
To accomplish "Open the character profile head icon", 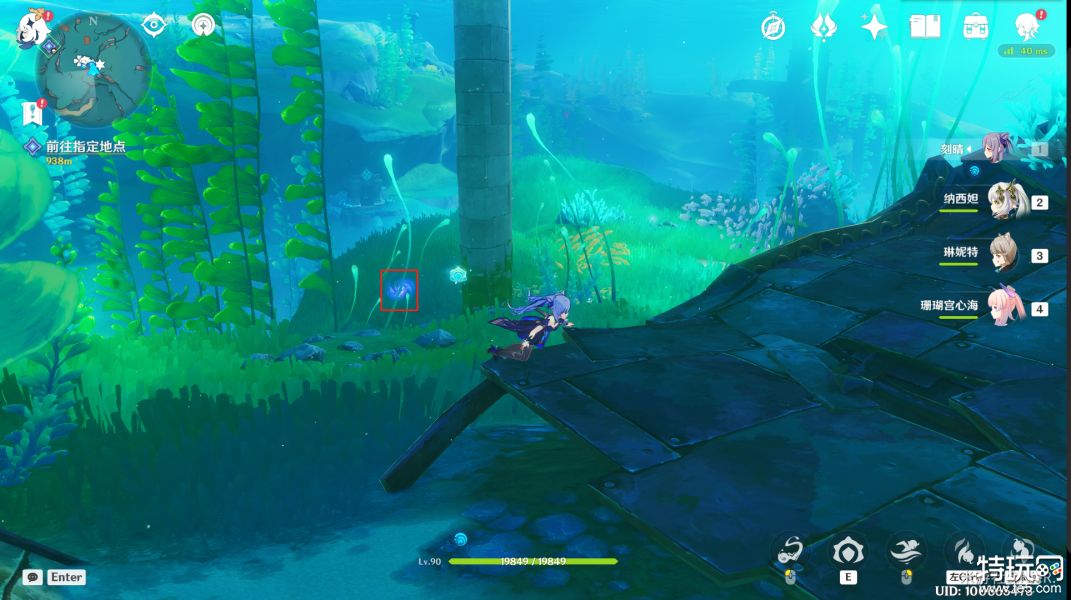I will (1027, 26).
